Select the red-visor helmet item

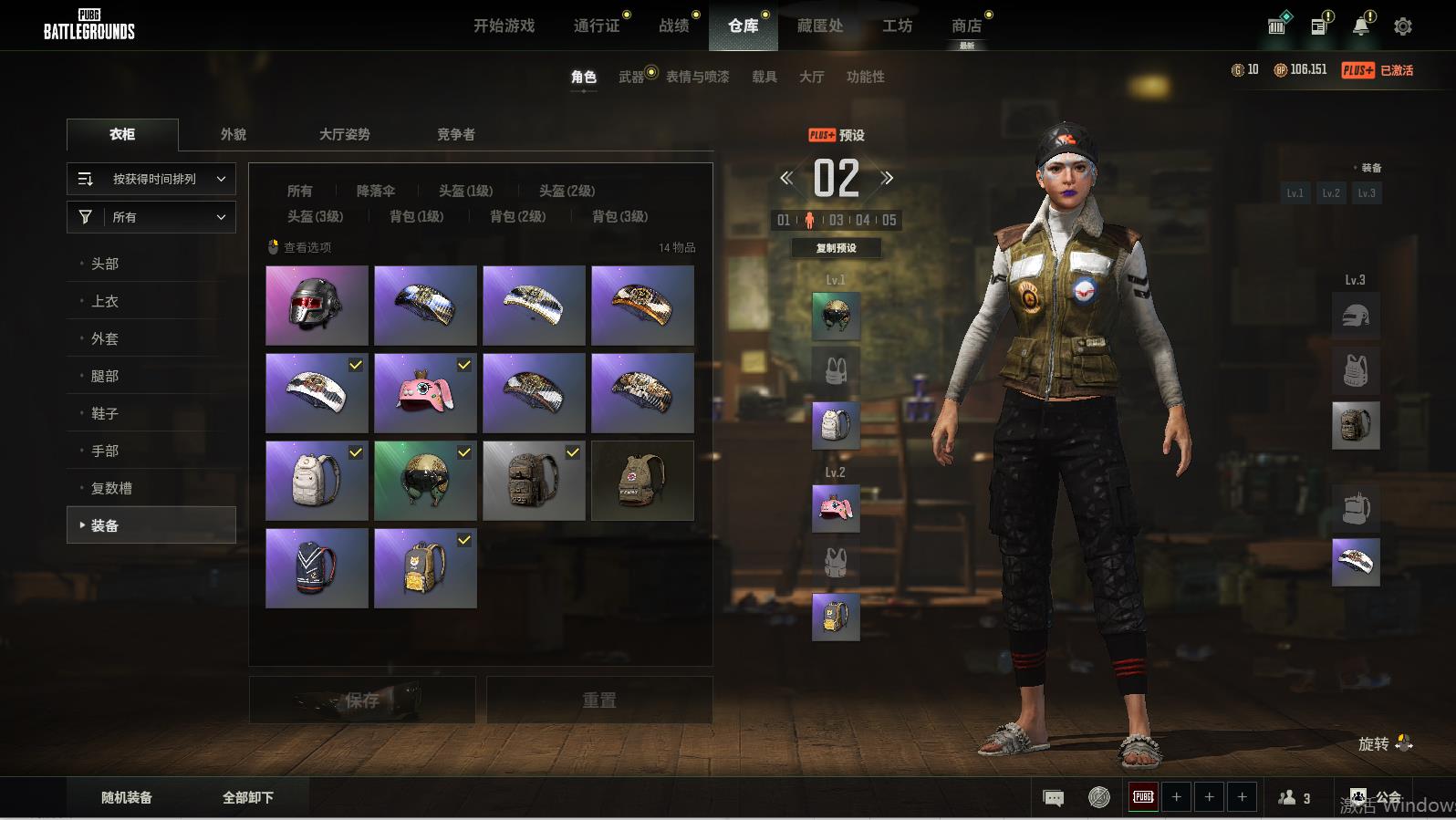pyautogui.click(x=317, y=306)
